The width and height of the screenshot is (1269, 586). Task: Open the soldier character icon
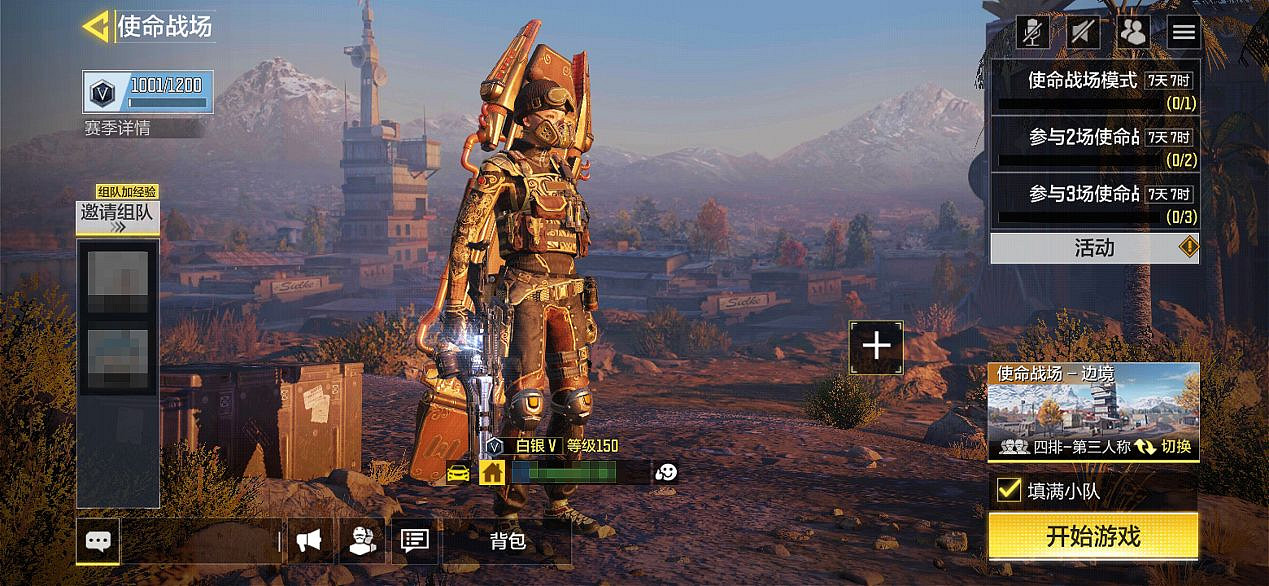click(362, 541)
